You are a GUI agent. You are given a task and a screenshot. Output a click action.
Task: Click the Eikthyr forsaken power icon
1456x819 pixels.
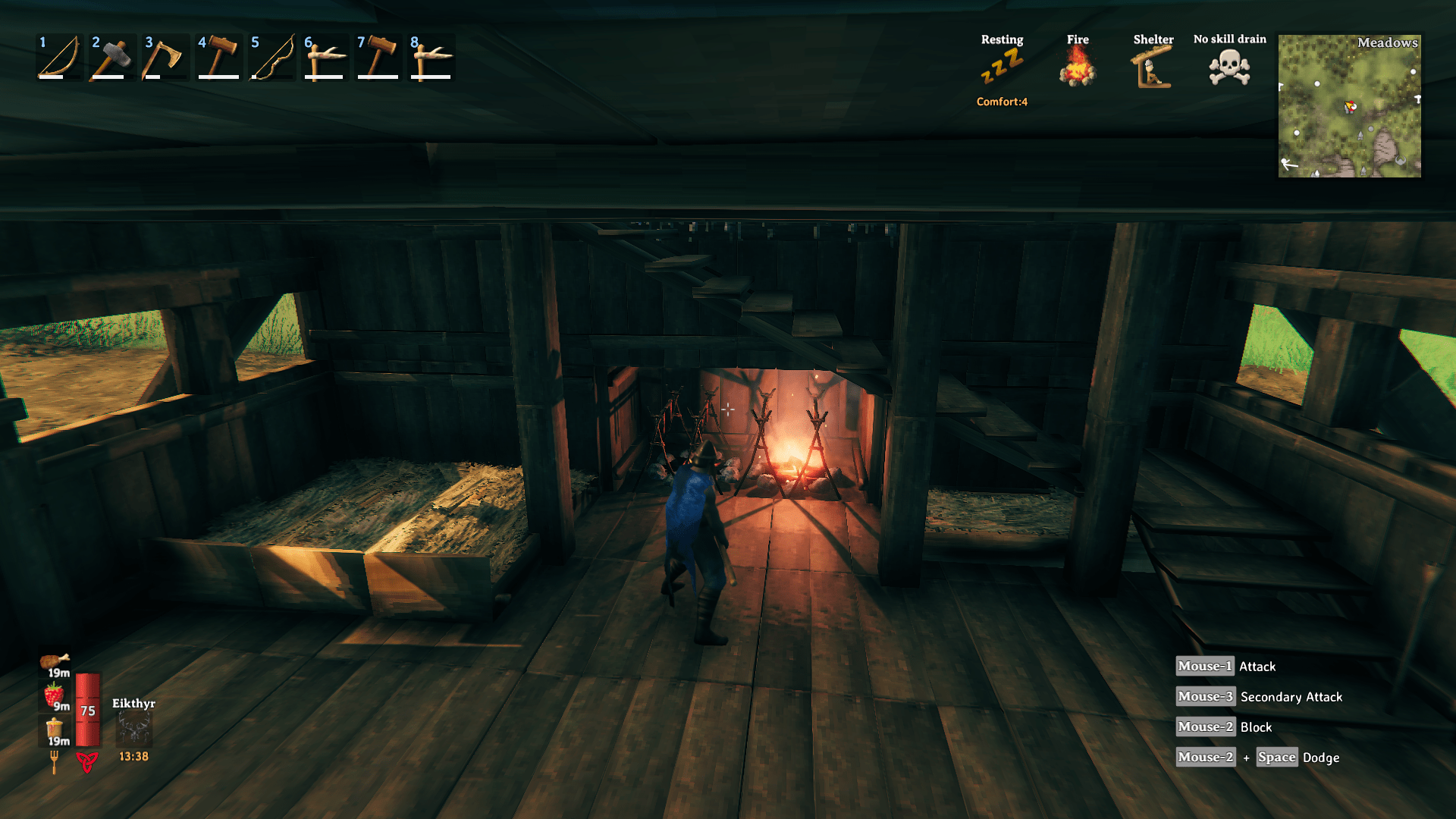coord(133,730)
